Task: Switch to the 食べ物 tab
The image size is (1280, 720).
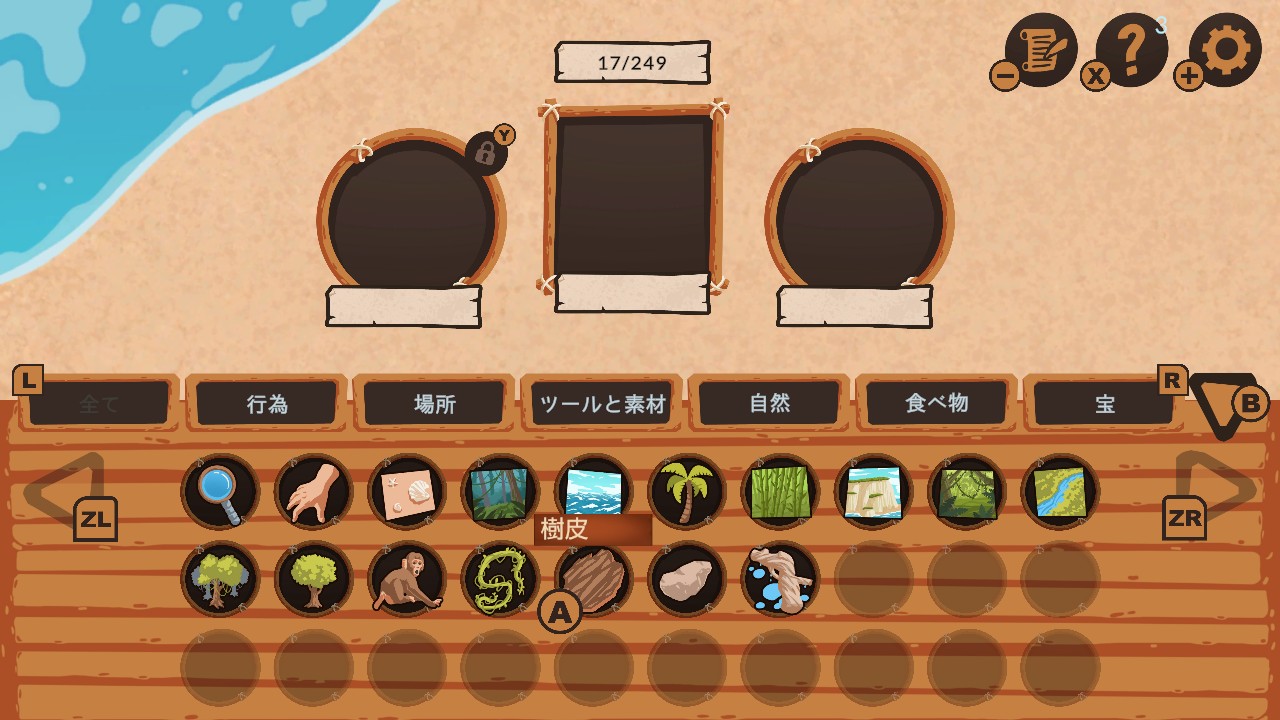Action: [937, 403]
